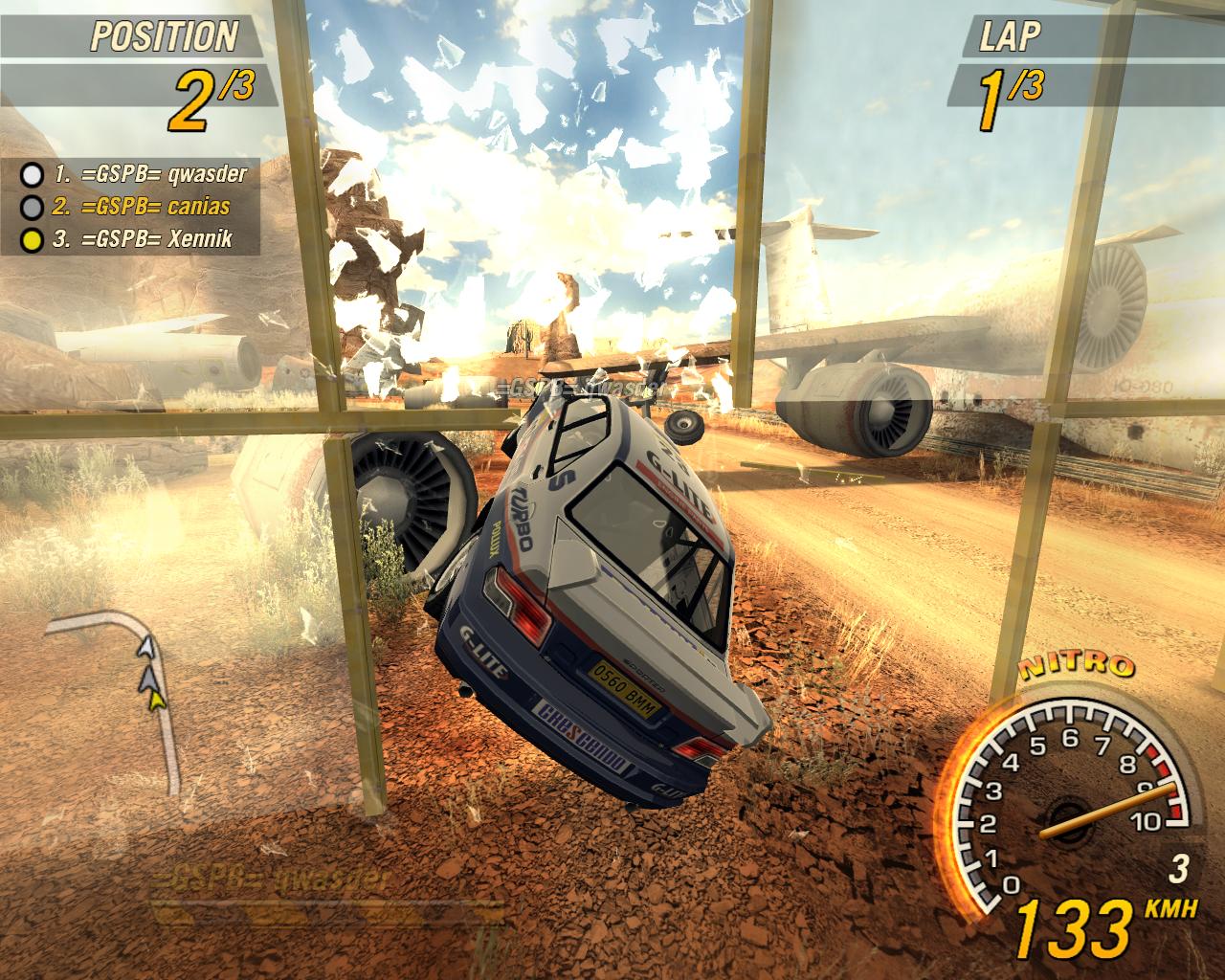Select =GSPB= Xennik in the standings list
Image resolution: width=1225 pixels, height=980 pixels.
tap(143, 238)
